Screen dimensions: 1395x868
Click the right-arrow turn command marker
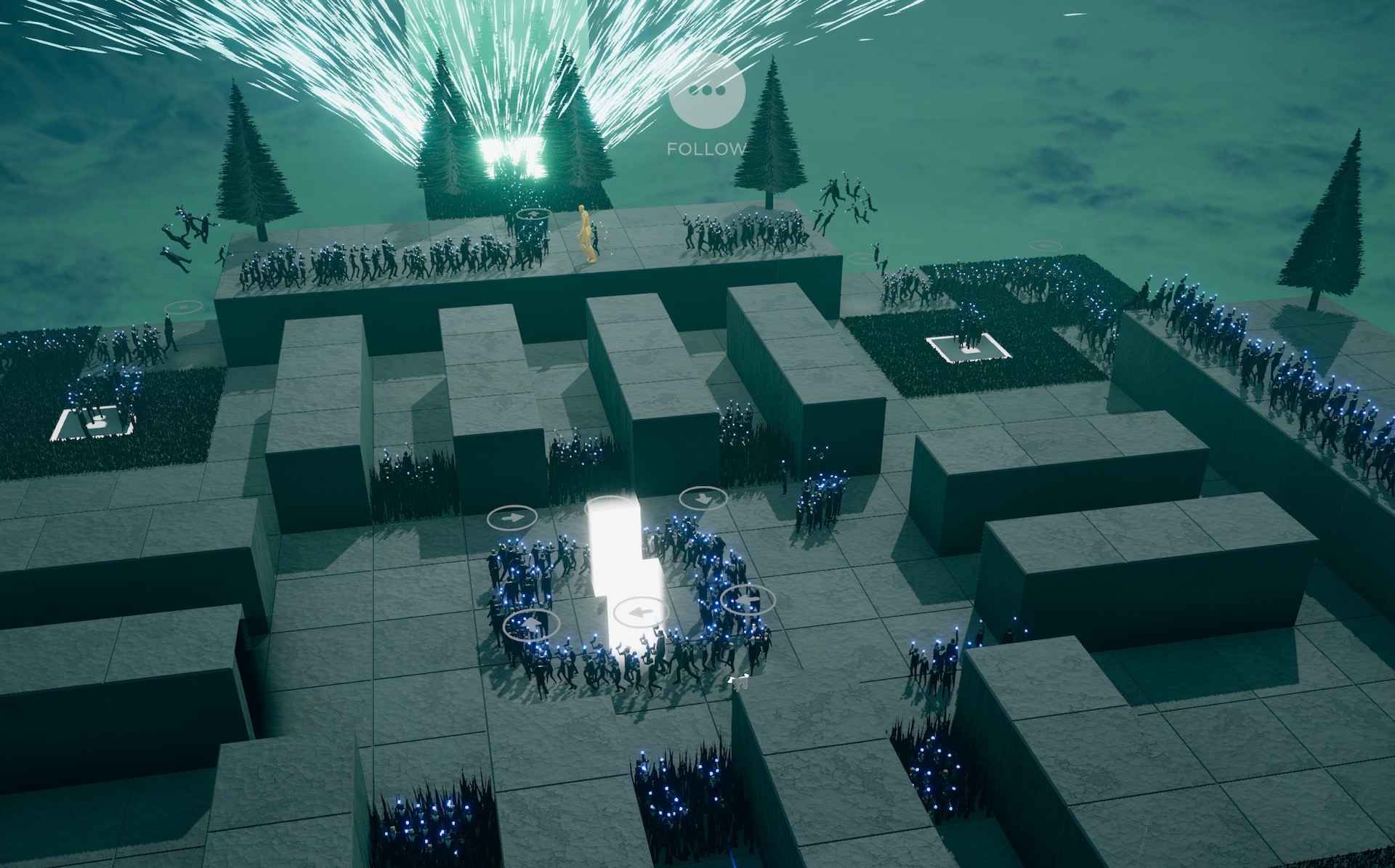pyautogui.click(x=512, y=518)
